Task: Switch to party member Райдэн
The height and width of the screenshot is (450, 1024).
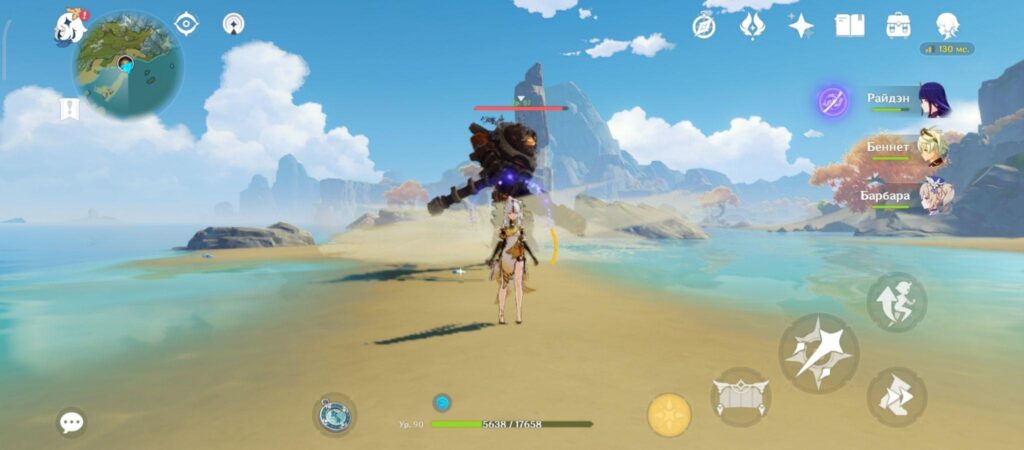Action: pos(934,101)
